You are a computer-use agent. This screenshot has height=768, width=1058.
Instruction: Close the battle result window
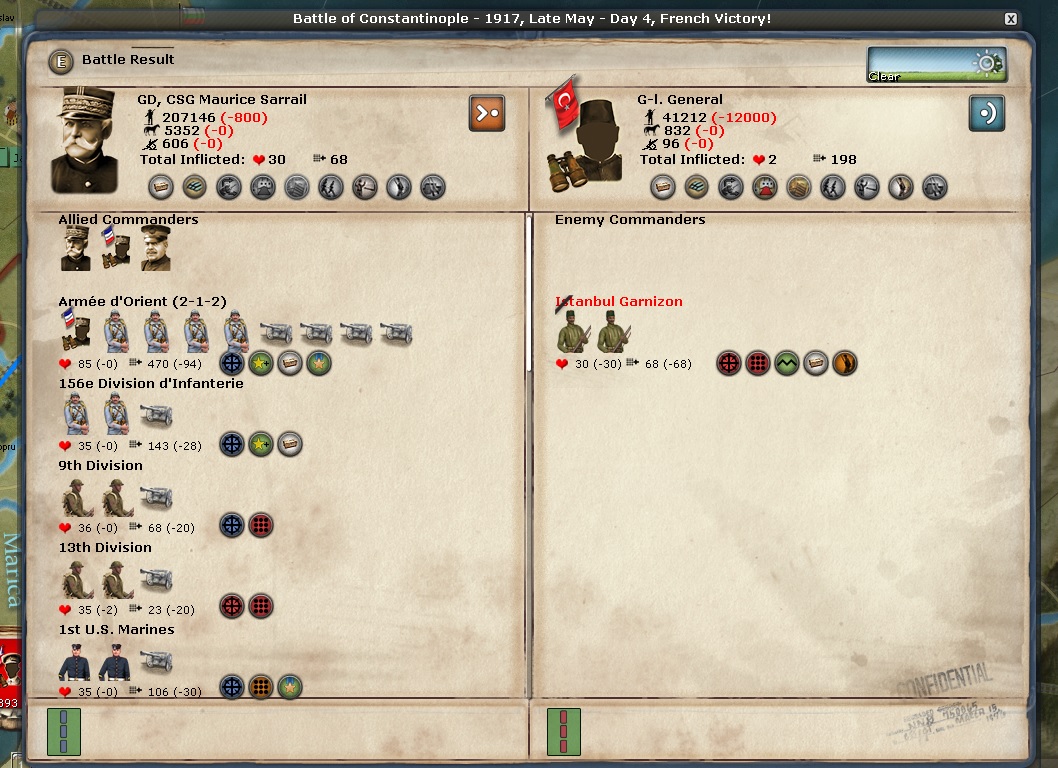click(1011, 19)
